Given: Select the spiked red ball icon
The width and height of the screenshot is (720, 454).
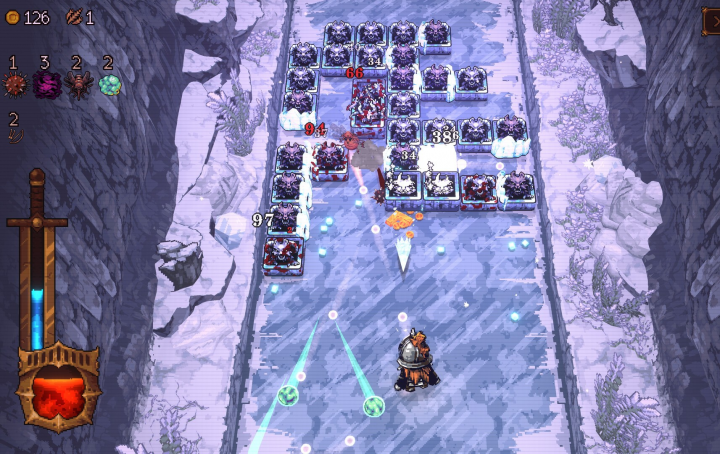Looking at the screenshot, I should pyautogui.click(x=15, y=85).
